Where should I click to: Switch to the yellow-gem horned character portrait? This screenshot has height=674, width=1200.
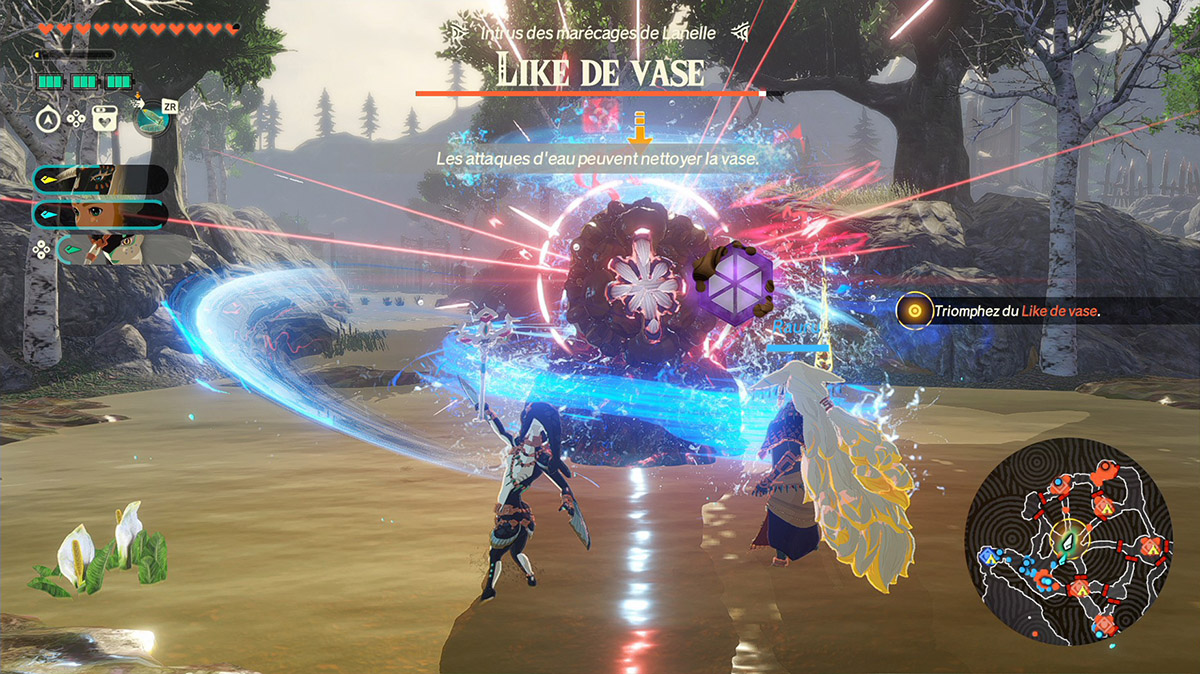100,180
